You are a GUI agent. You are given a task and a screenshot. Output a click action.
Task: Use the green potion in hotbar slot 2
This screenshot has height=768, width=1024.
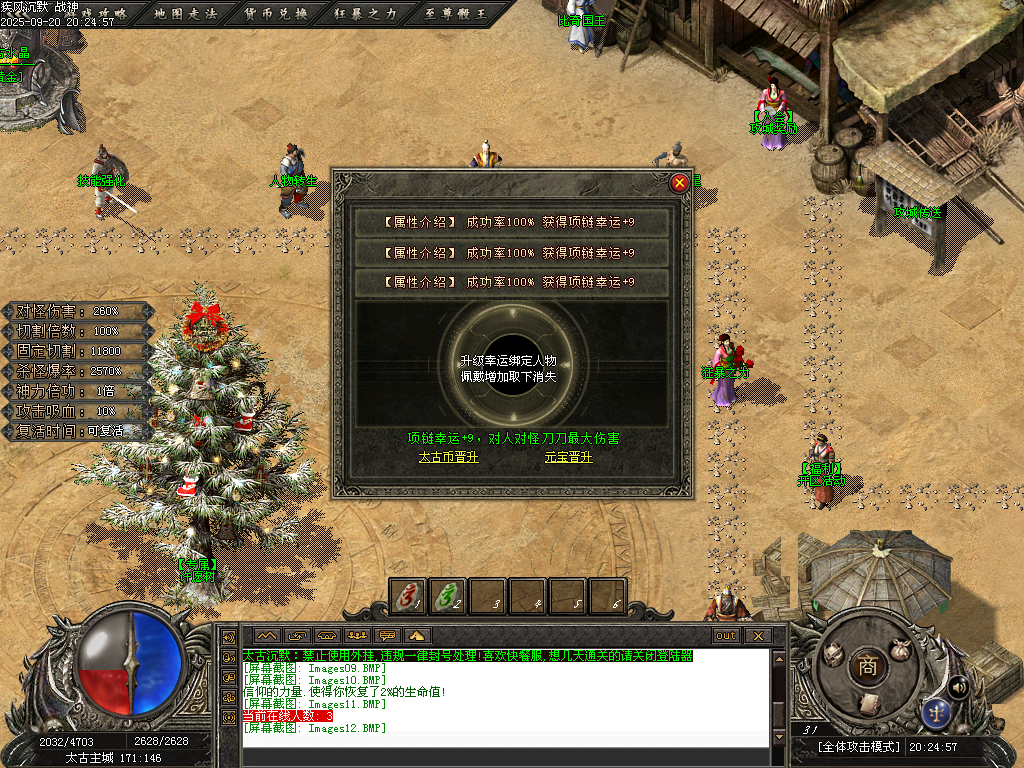coord(447,596)
